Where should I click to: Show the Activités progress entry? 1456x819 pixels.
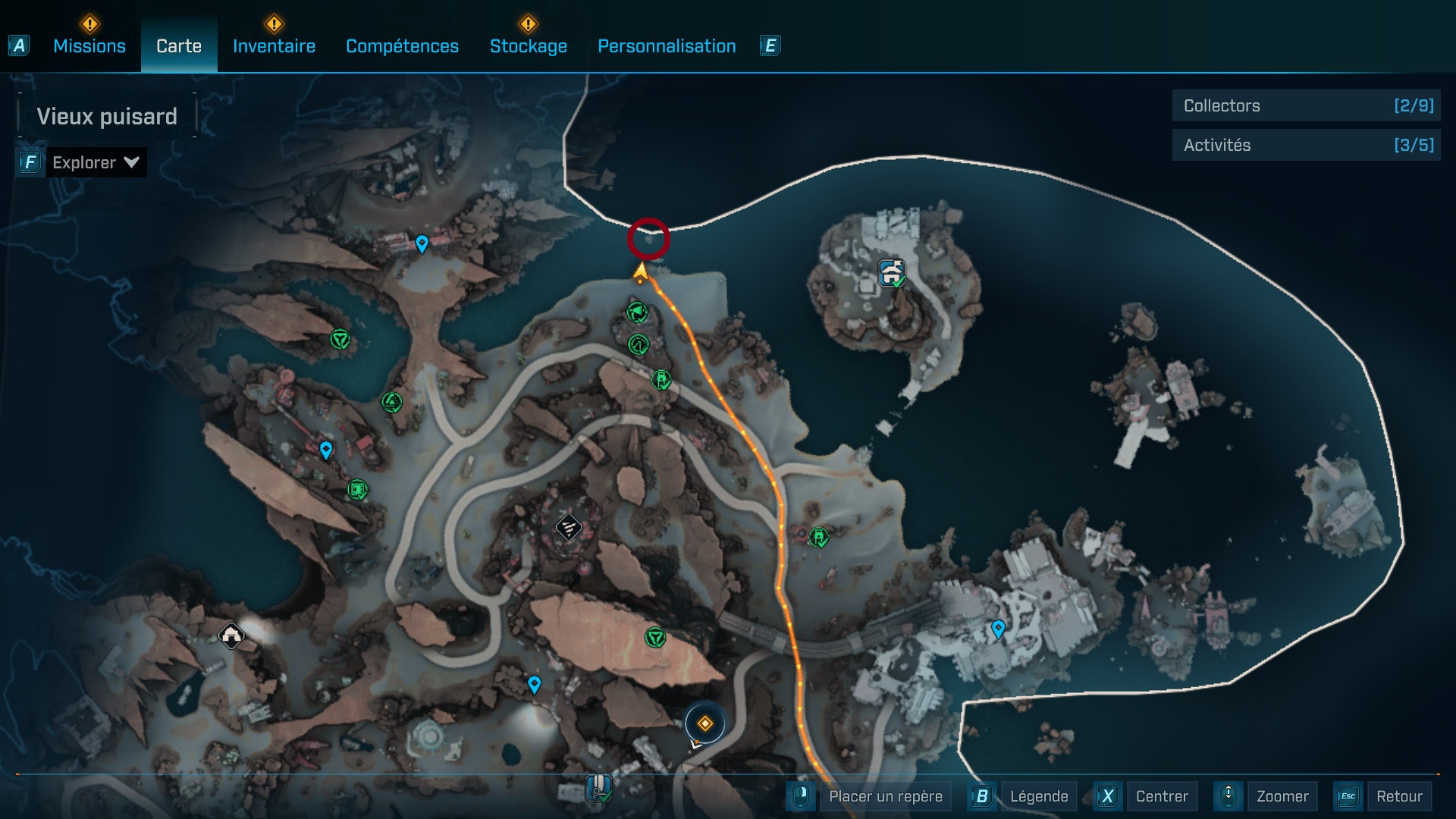coord(1306,145)
